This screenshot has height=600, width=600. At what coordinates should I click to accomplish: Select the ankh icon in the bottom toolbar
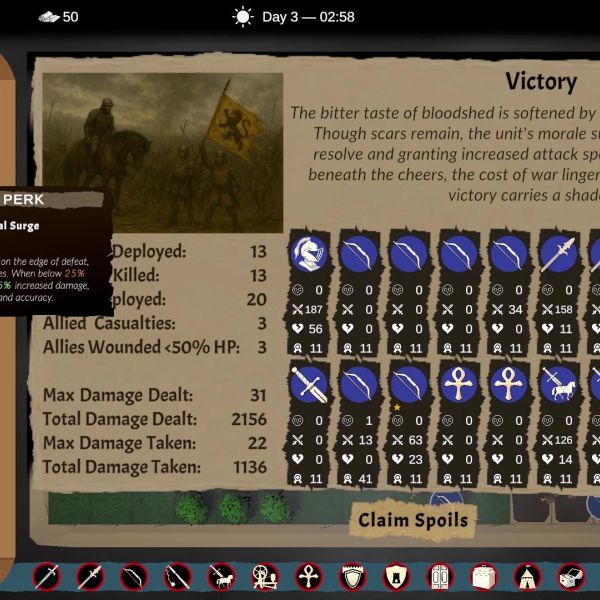pos(309,577)
